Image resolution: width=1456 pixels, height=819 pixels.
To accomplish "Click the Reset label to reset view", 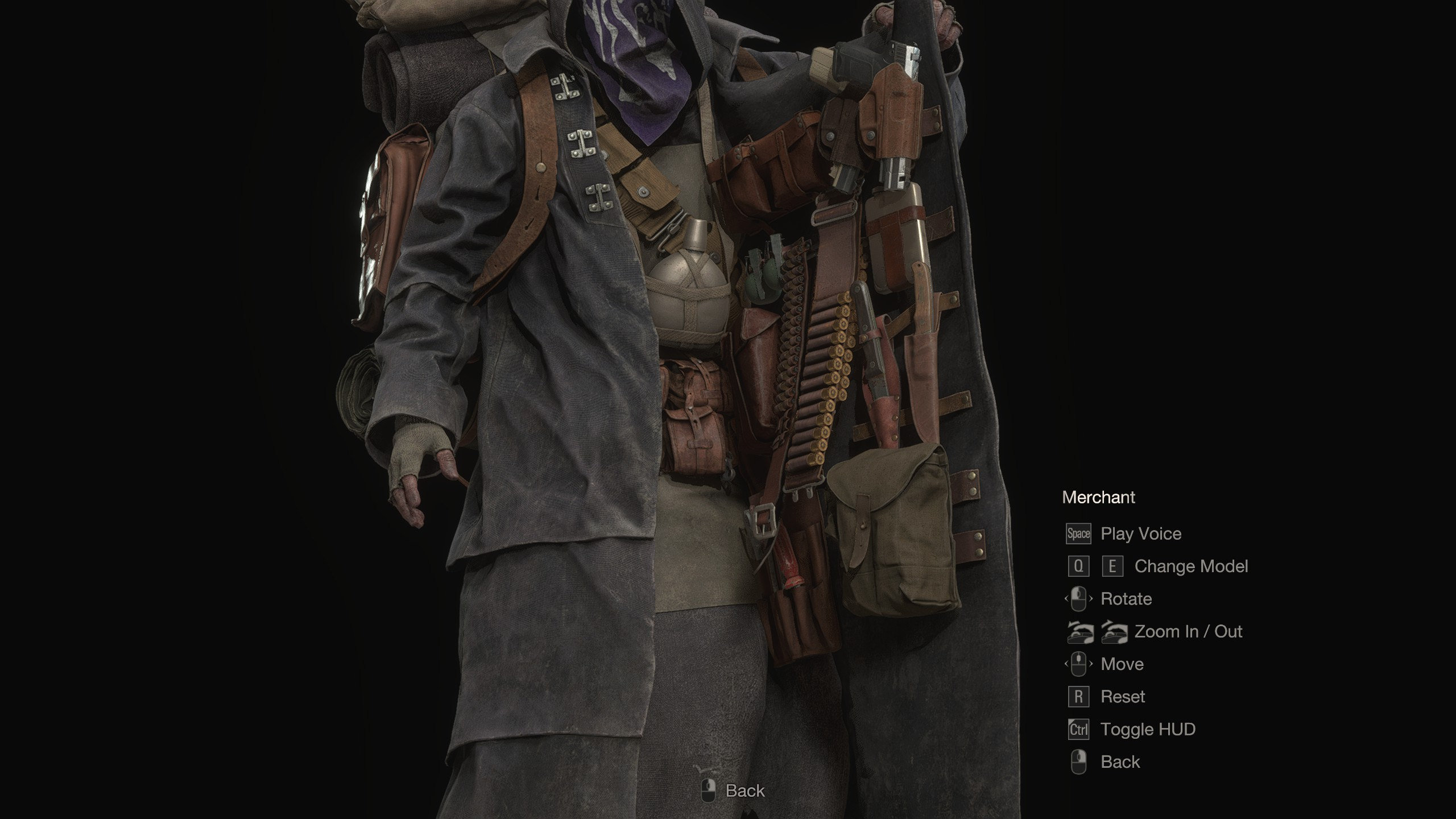I will point(1122,696).
